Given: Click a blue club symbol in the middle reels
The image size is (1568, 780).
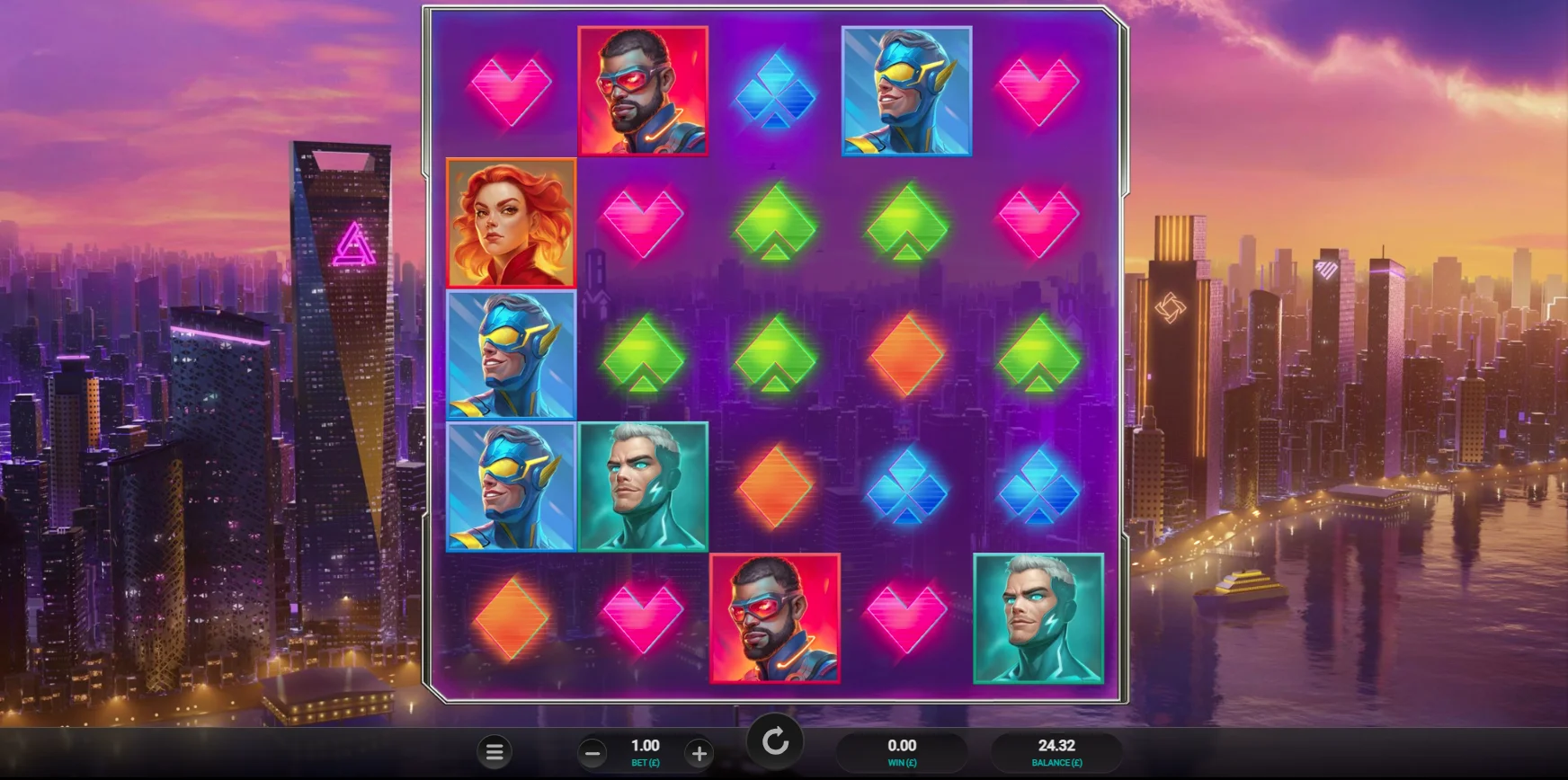Looking at the screenshot, I should click(904, 487).
